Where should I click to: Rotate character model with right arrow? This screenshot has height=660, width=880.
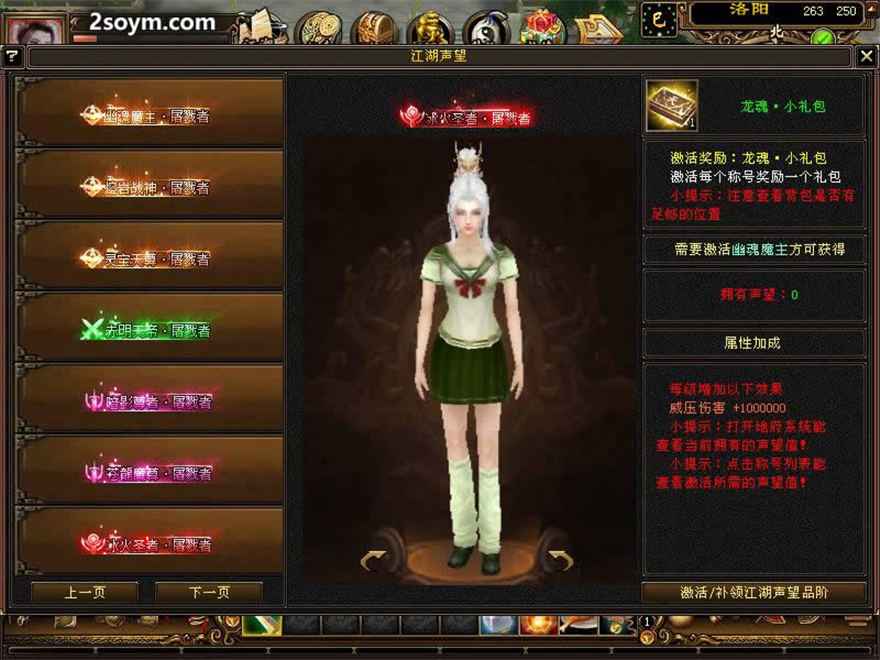[x=560, y=560]
